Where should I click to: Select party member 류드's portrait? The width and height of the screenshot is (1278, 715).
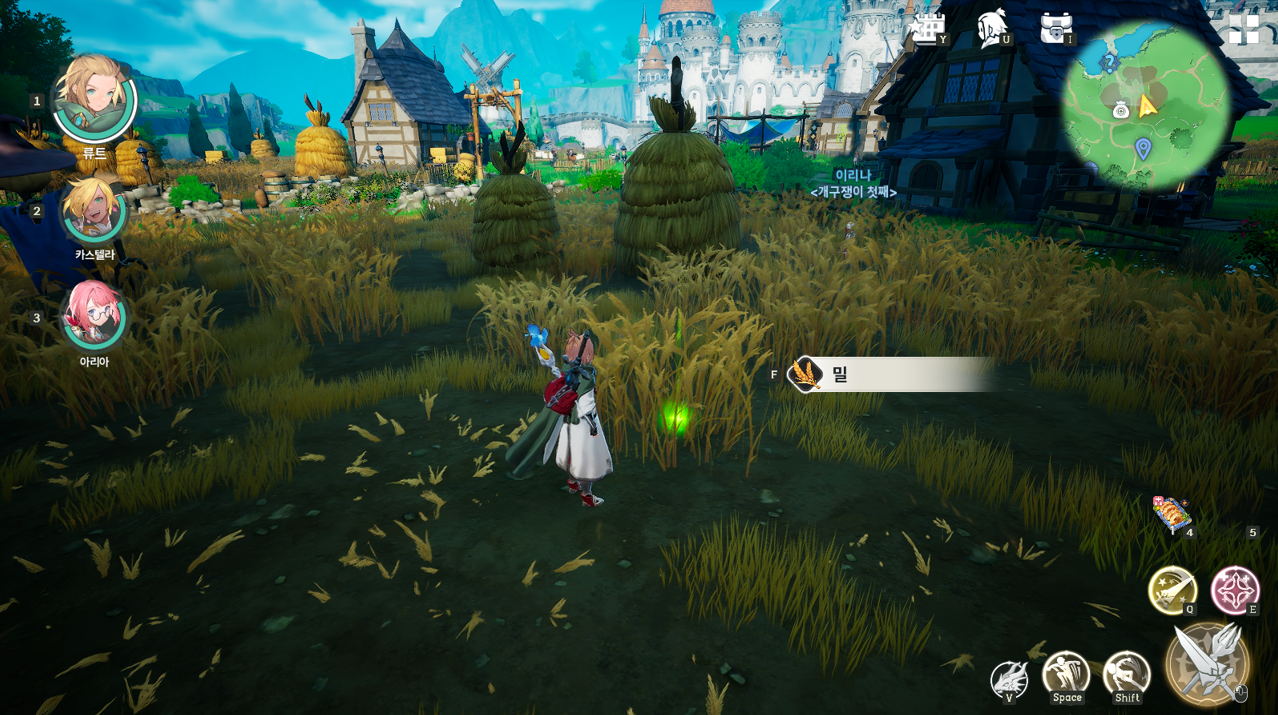94,98
